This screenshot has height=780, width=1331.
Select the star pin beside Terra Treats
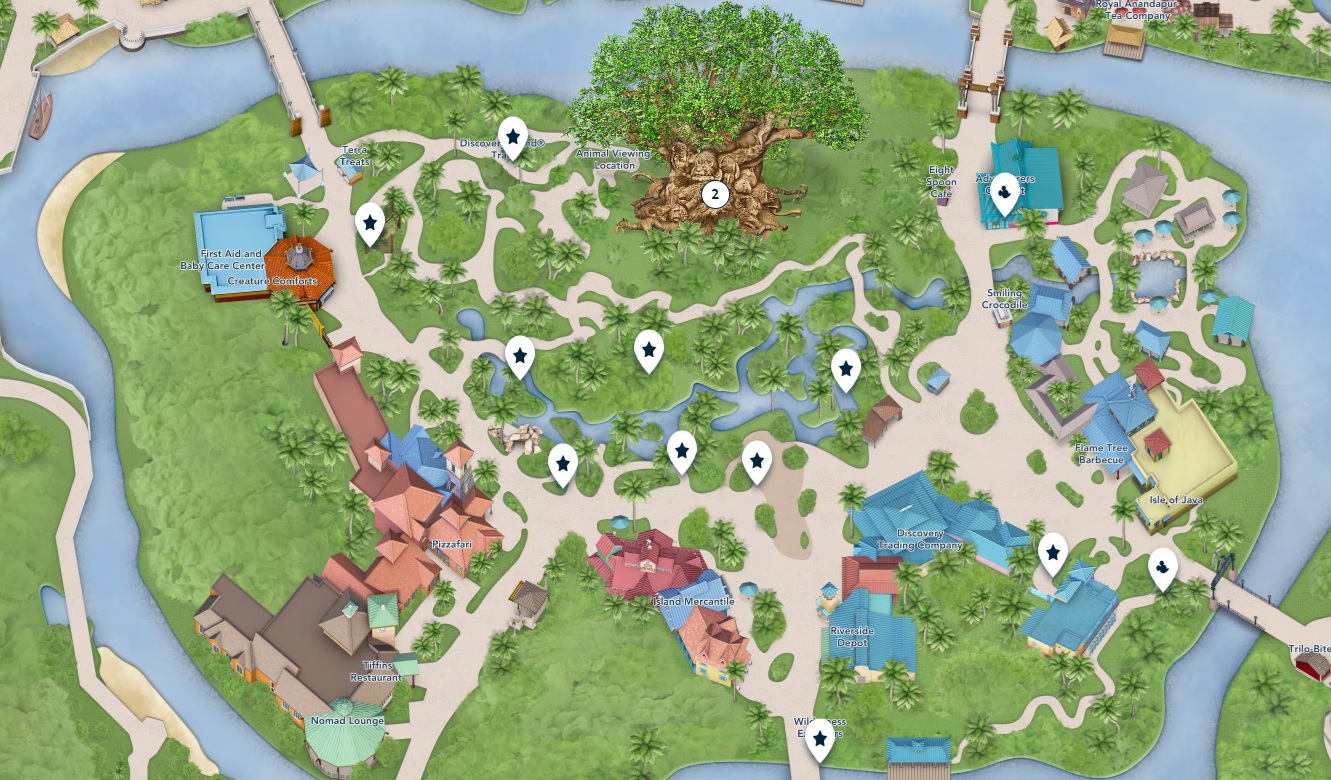[x=369, y=225]
